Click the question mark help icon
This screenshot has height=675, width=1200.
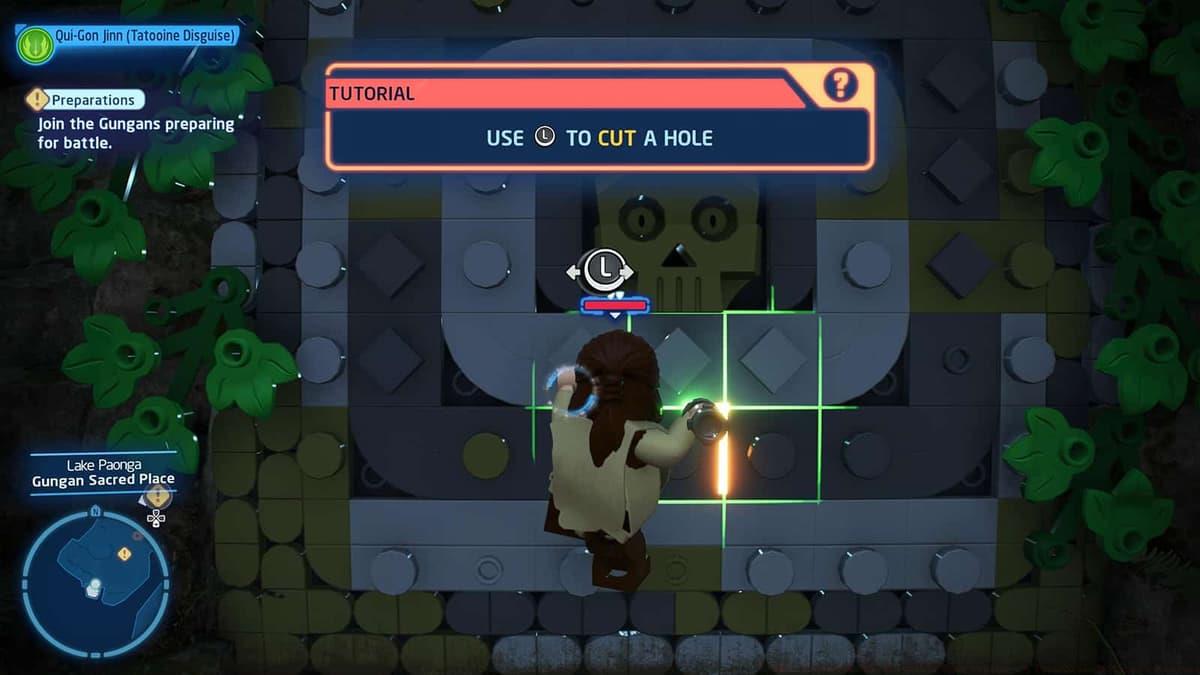point(840,86)
